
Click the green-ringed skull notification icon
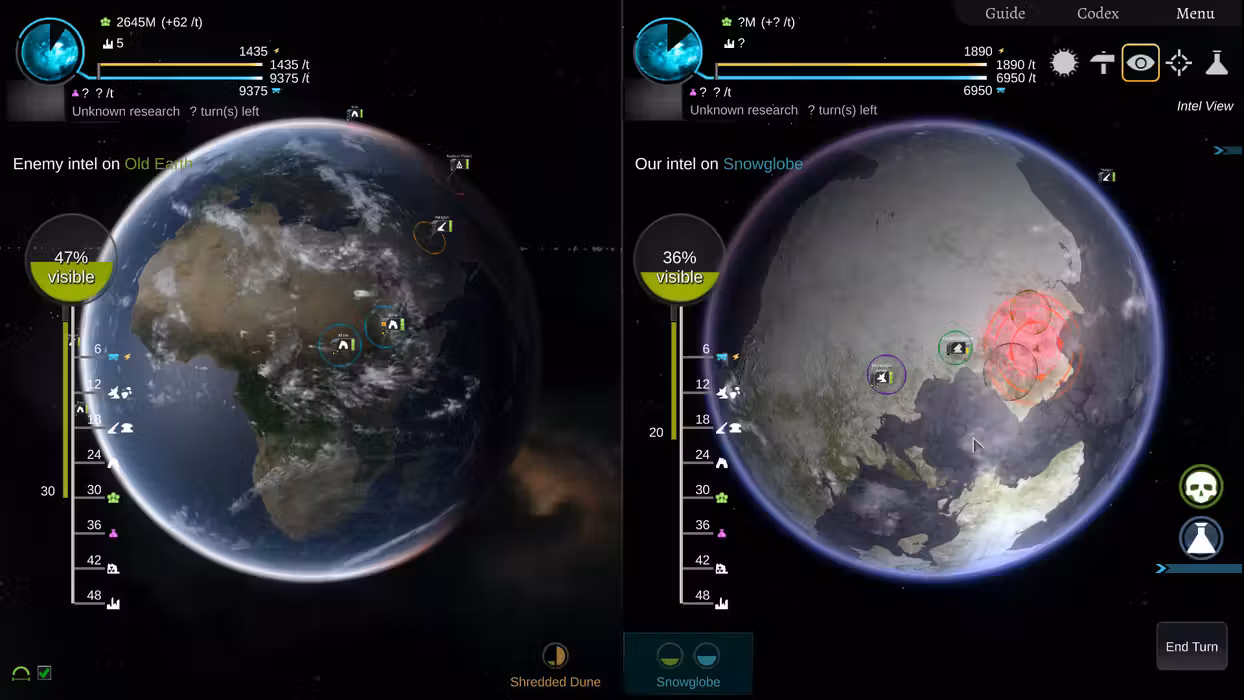pos(1201,487)
